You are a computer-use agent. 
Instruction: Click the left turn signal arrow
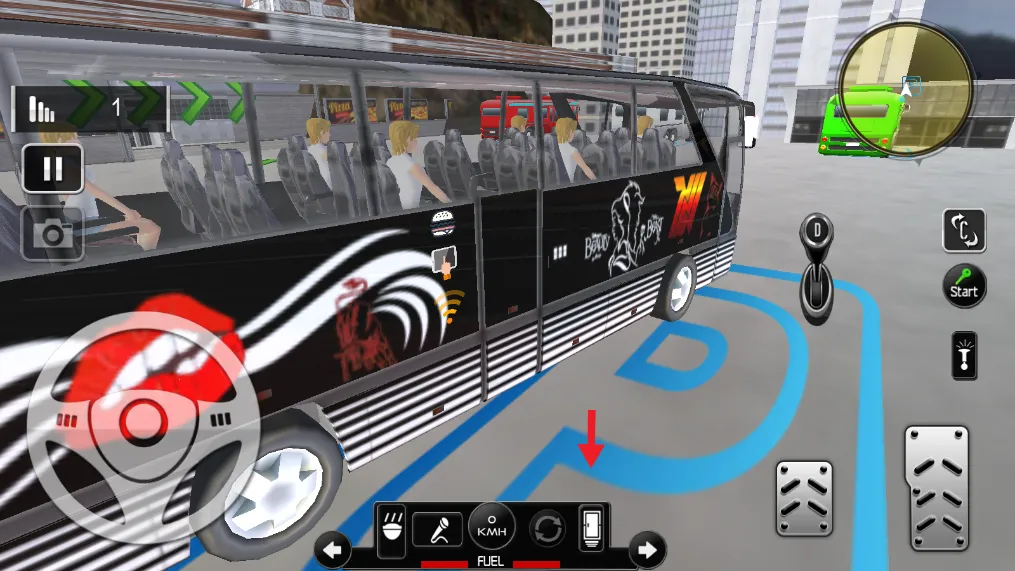click(x=333, y=549)
